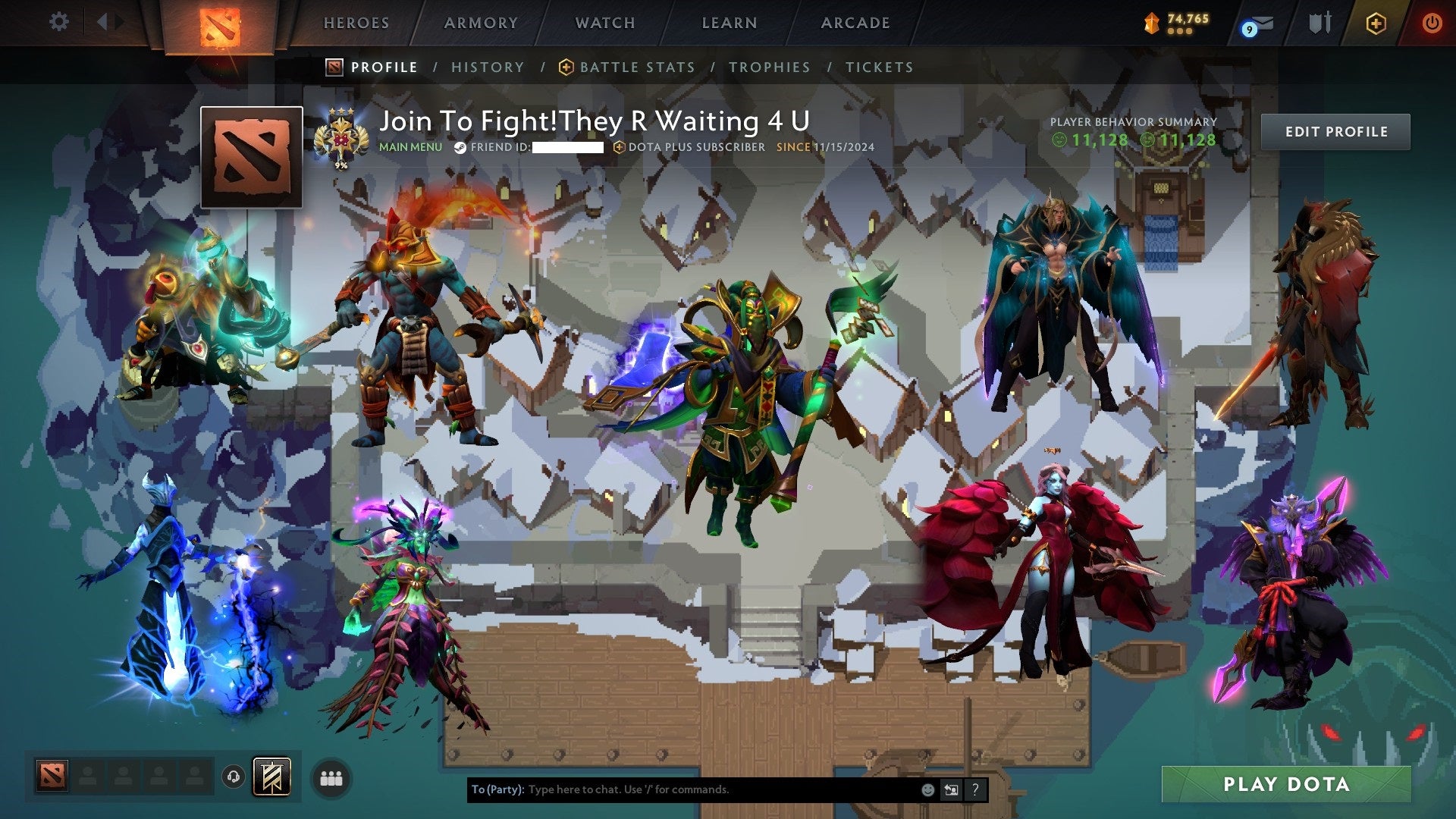This screenshot has width=1456, height=819.
Task: Open the settings gear icon
Action: (58, 21)
